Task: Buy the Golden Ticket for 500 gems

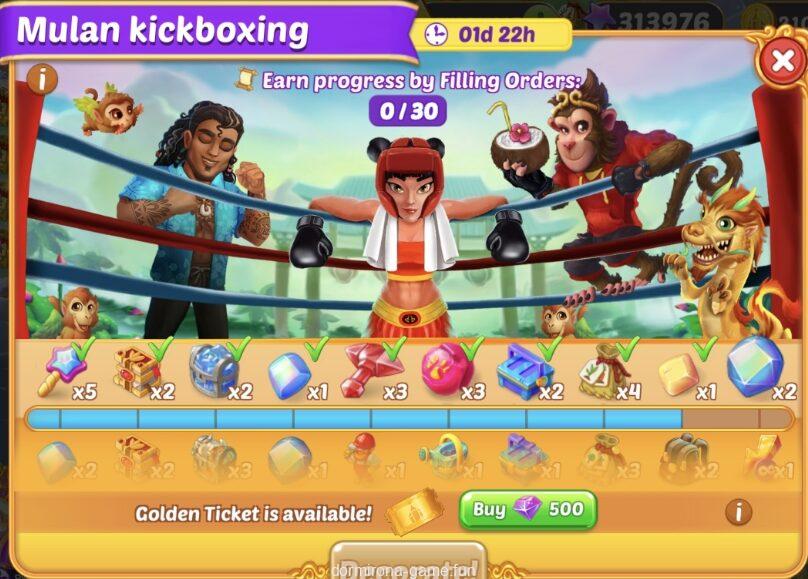Action: click(527, 510)
